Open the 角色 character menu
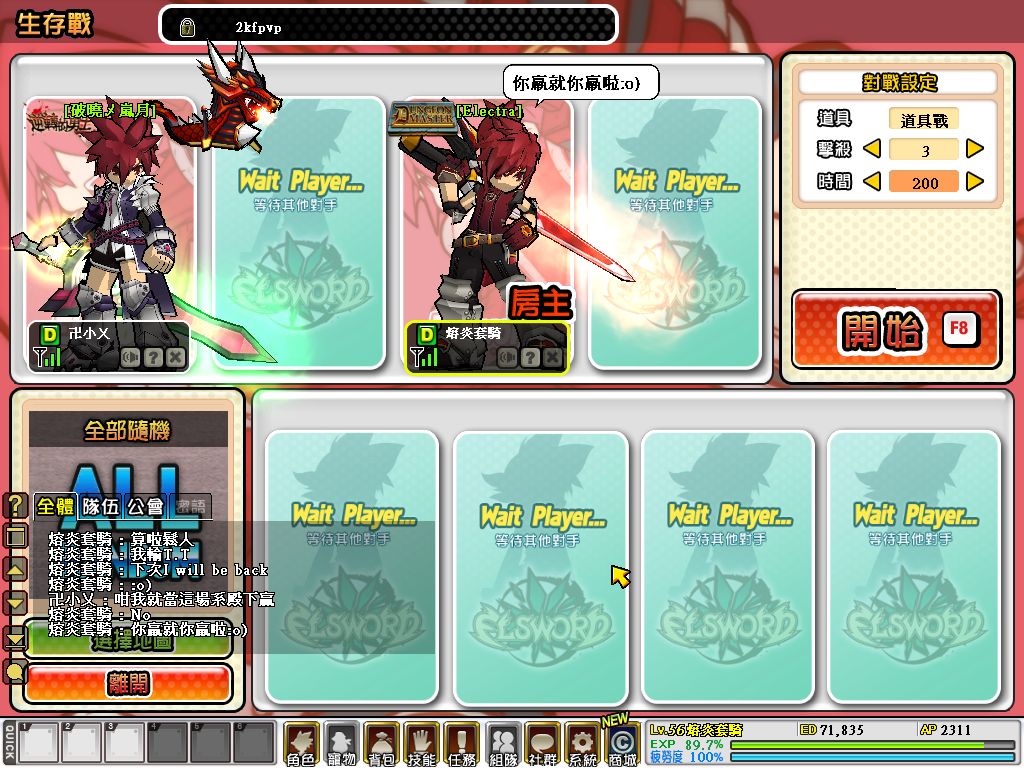The height and width of the screenshot is (768, 1024). point(301,744)
